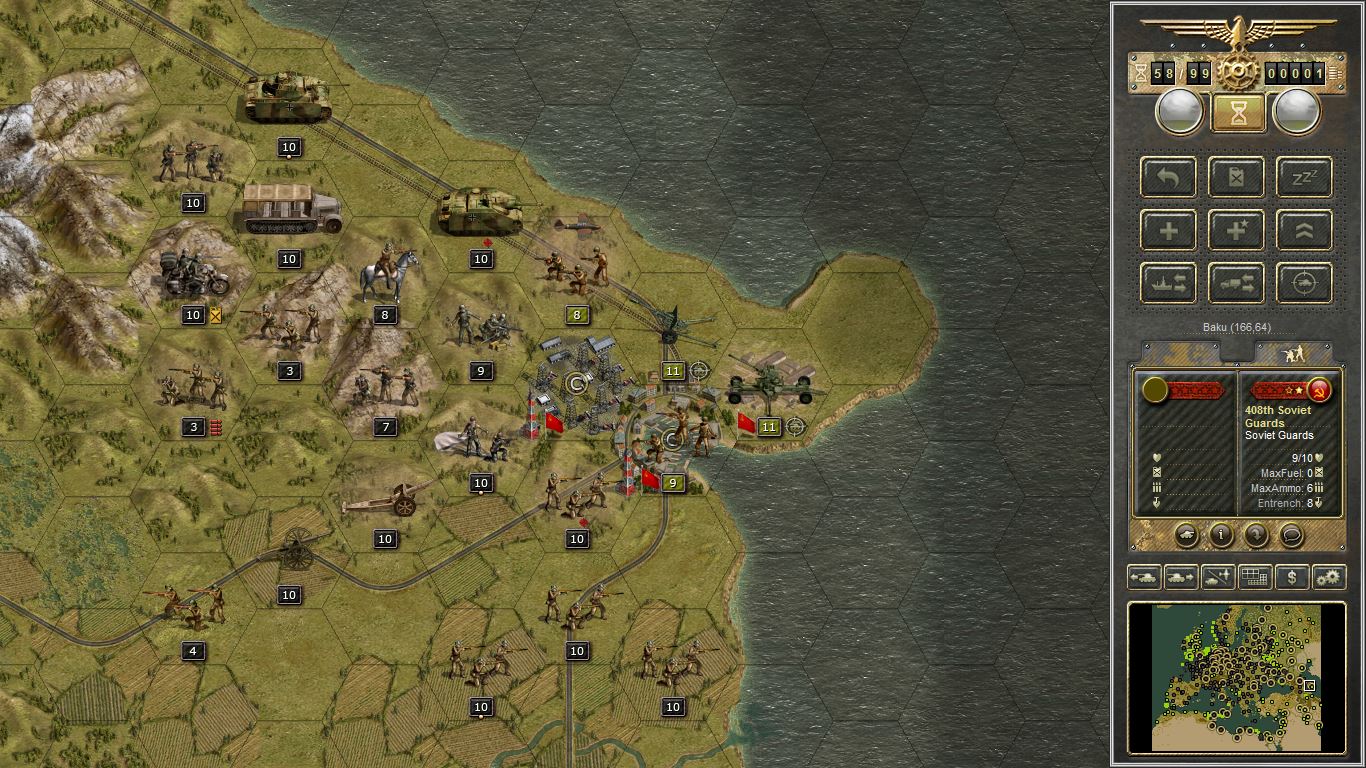This screenshot has width=1366, height=768.
Task: End the current turn with the hourglass
Action: [x=1237, y=111]
